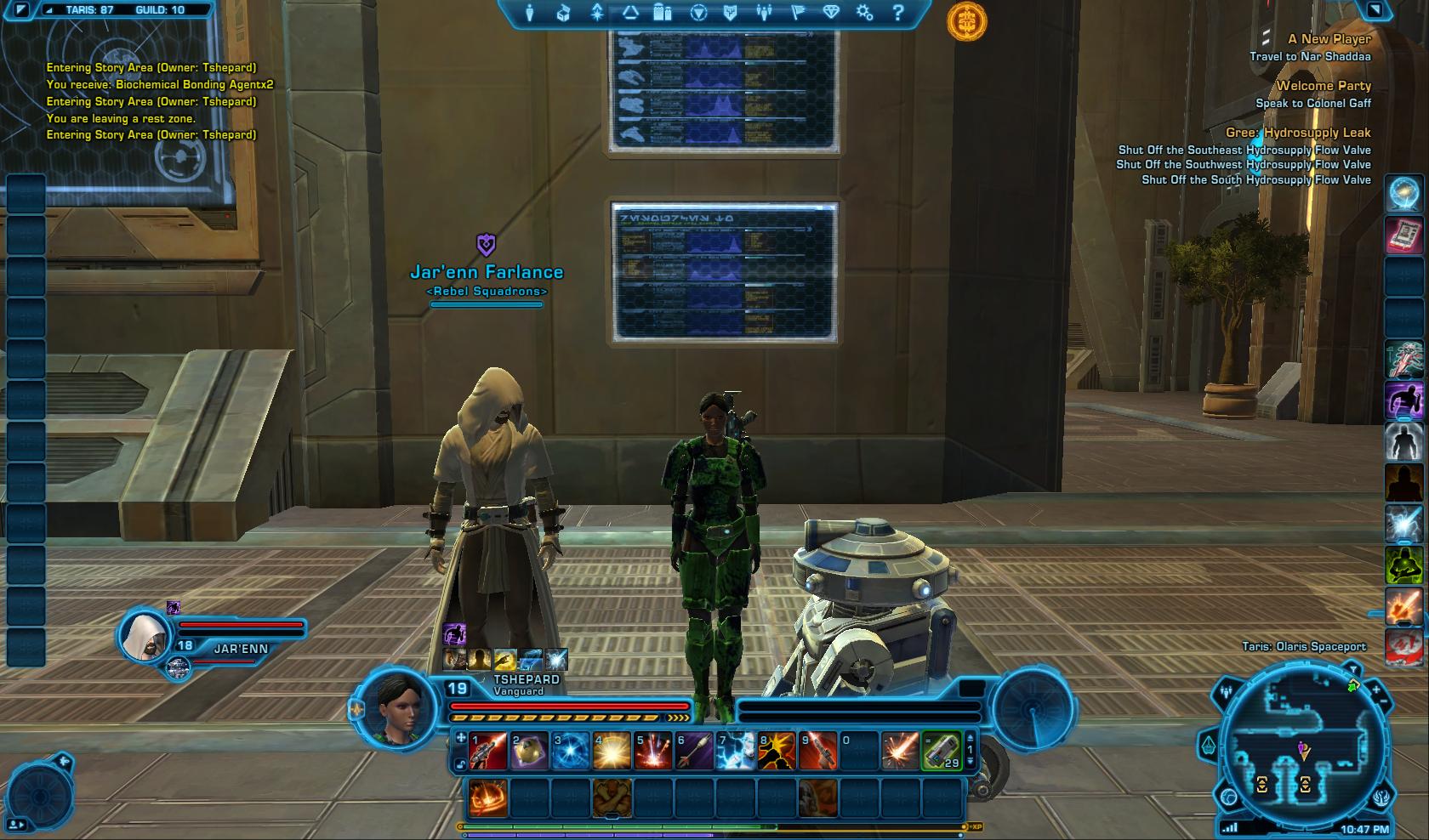The width and height of the screenshot is (1429, 840).
Task: Select the A New Player mission entry
Action: point(1329,39)
